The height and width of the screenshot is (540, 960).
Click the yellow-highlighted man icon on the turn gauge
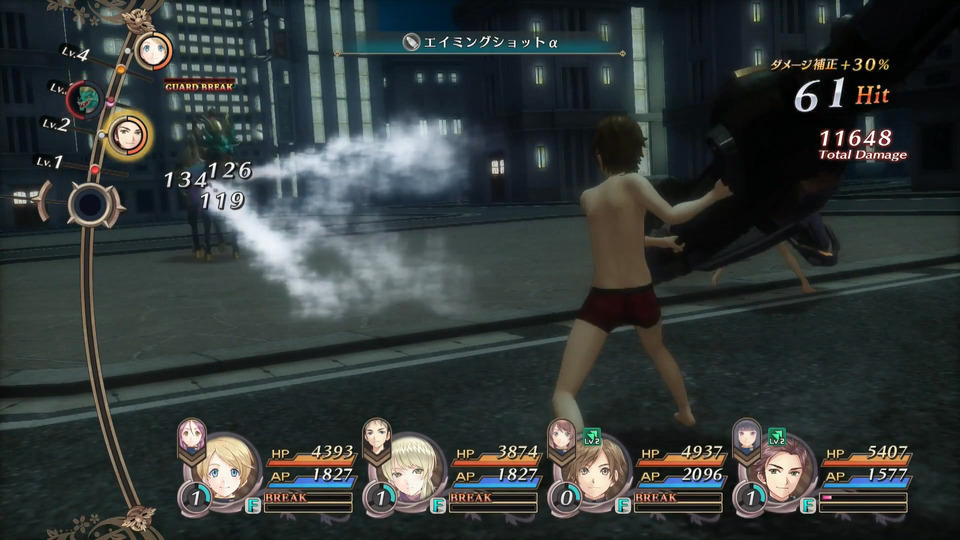(127, 135)
